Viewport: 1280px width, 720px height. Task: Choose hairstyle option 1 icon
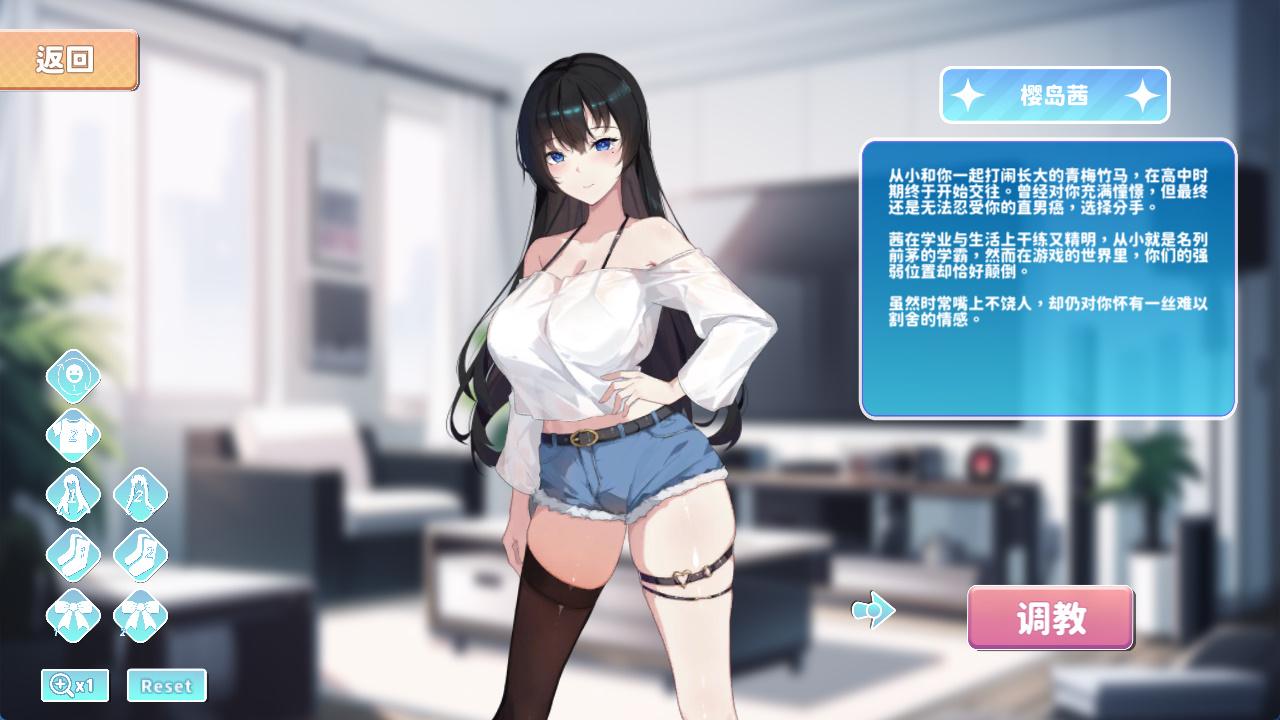coord(73,494)
